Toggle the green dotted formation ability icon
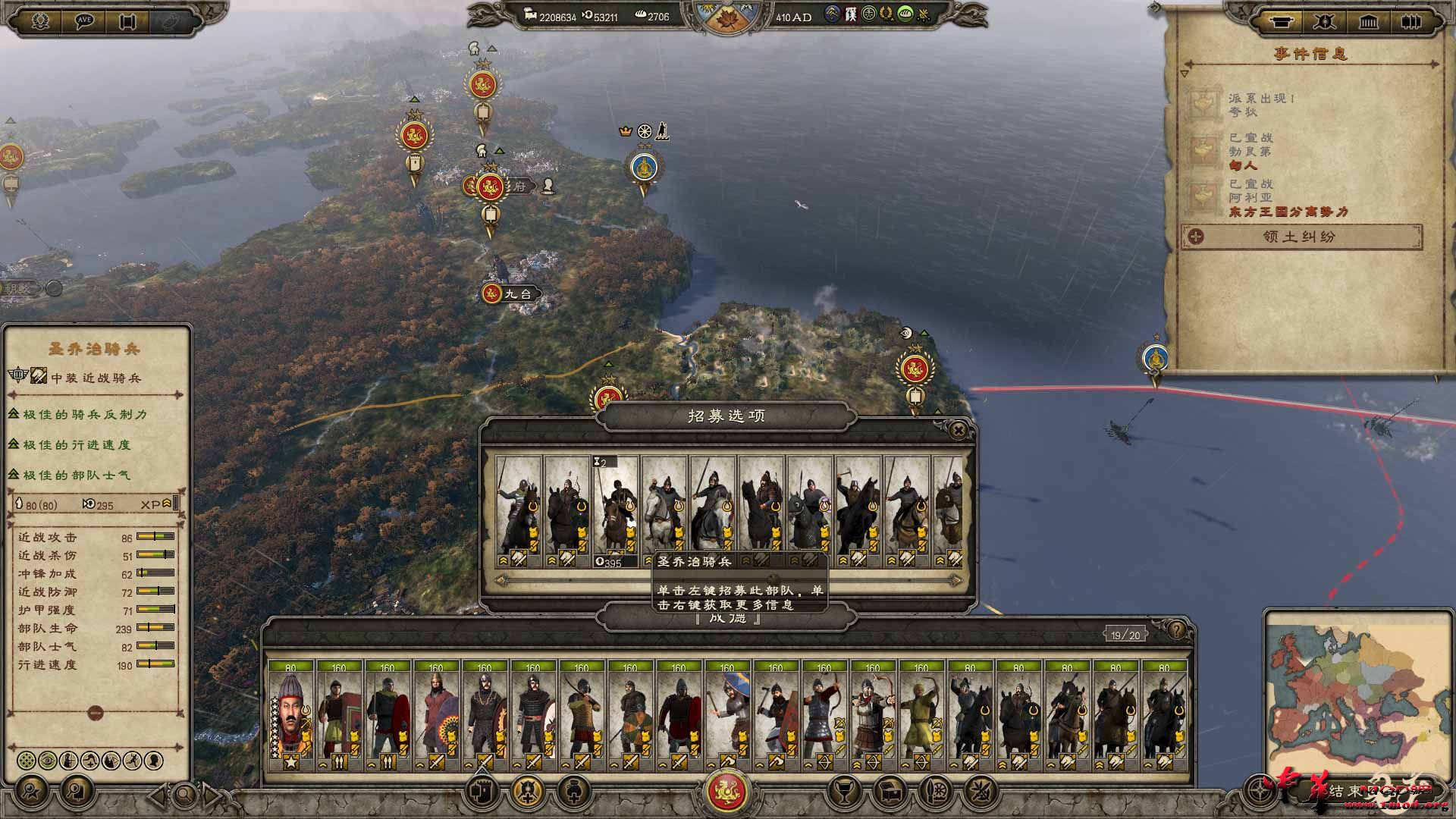Image resolution: width=1456 pixels, height=819 pixels. [27, 761]
